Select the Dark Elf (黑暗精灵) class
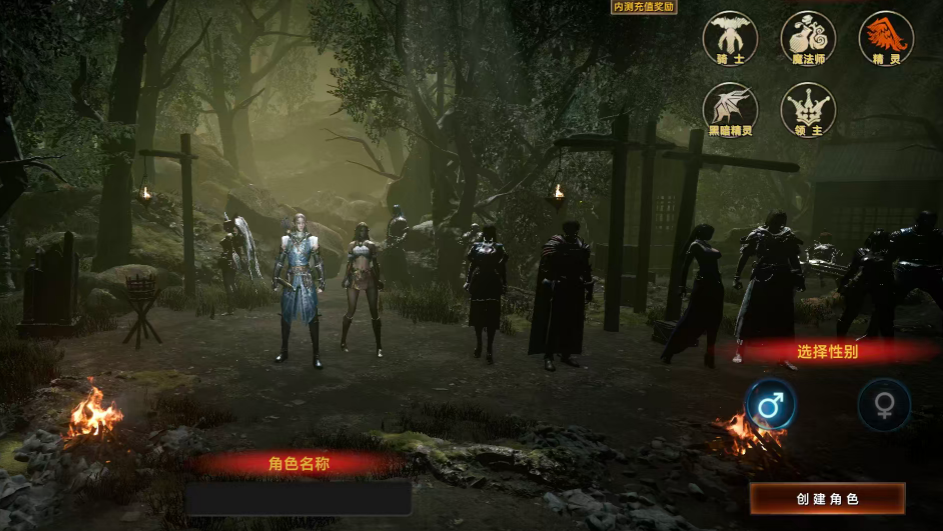Screen dimensions: 943x531 click(x=730, y=108)
